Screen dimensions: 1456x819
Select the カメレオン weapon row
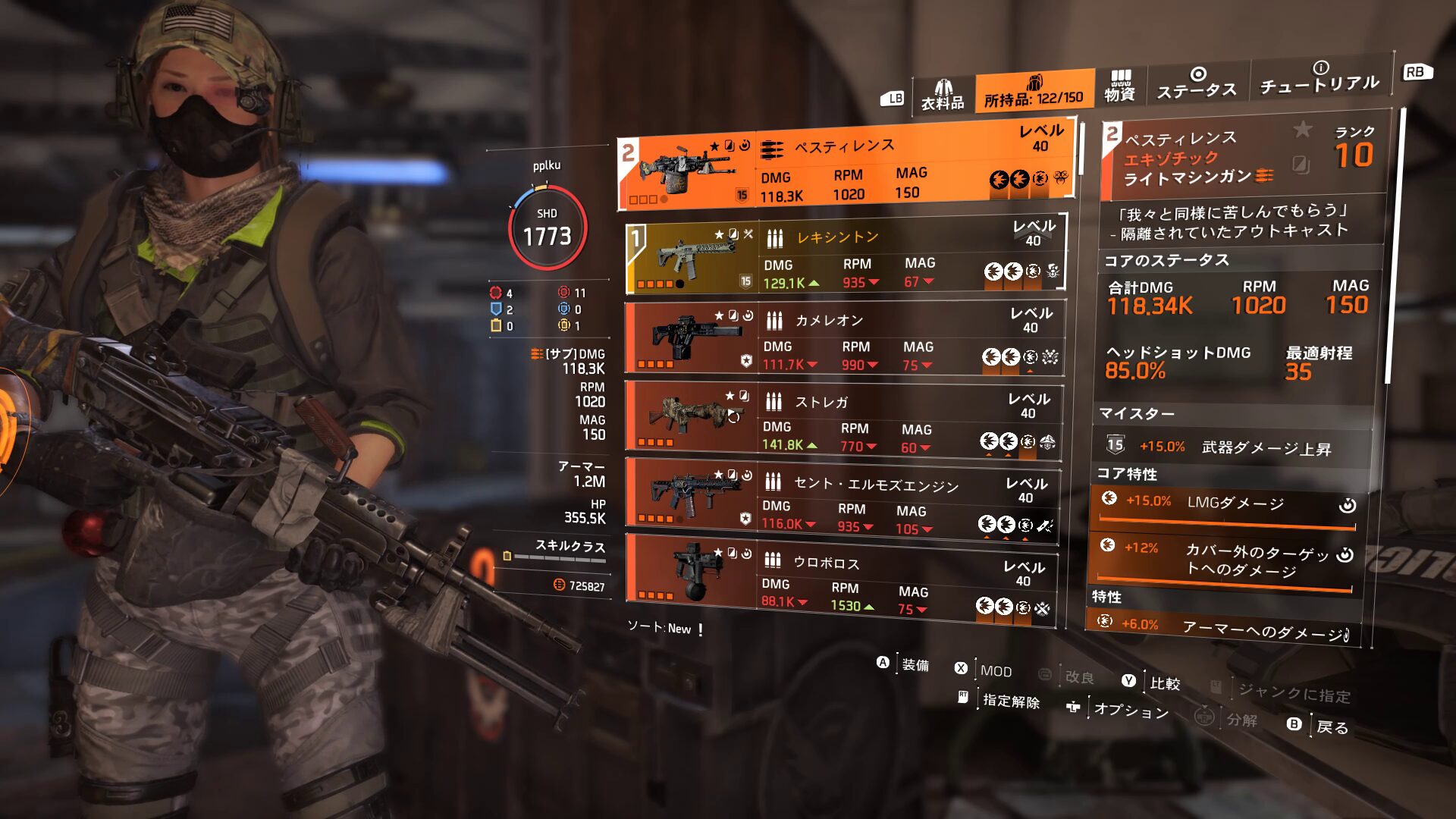pos(844,338)
